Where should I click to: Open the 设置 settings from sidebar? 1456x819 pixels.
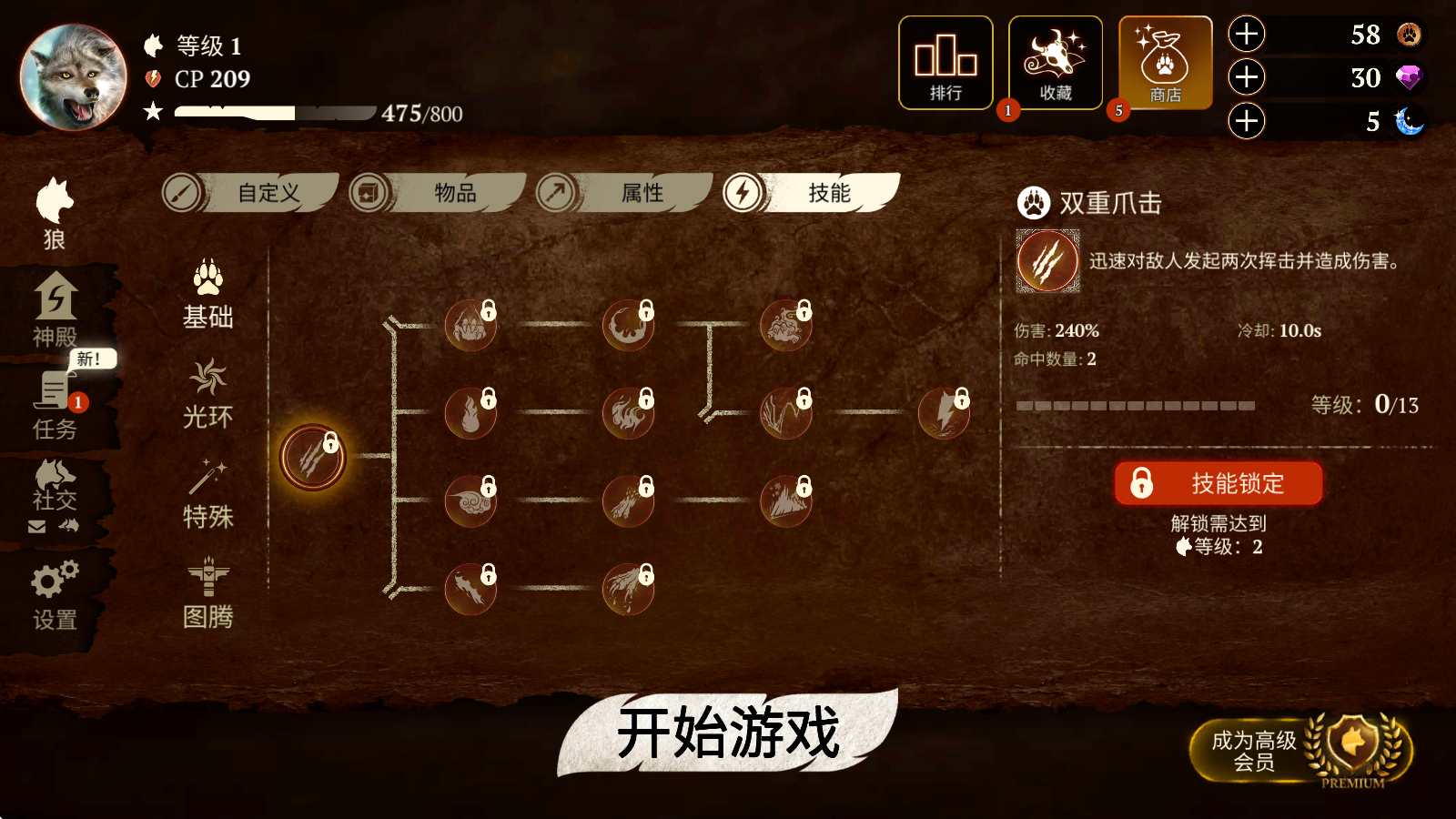pos(55,591)
